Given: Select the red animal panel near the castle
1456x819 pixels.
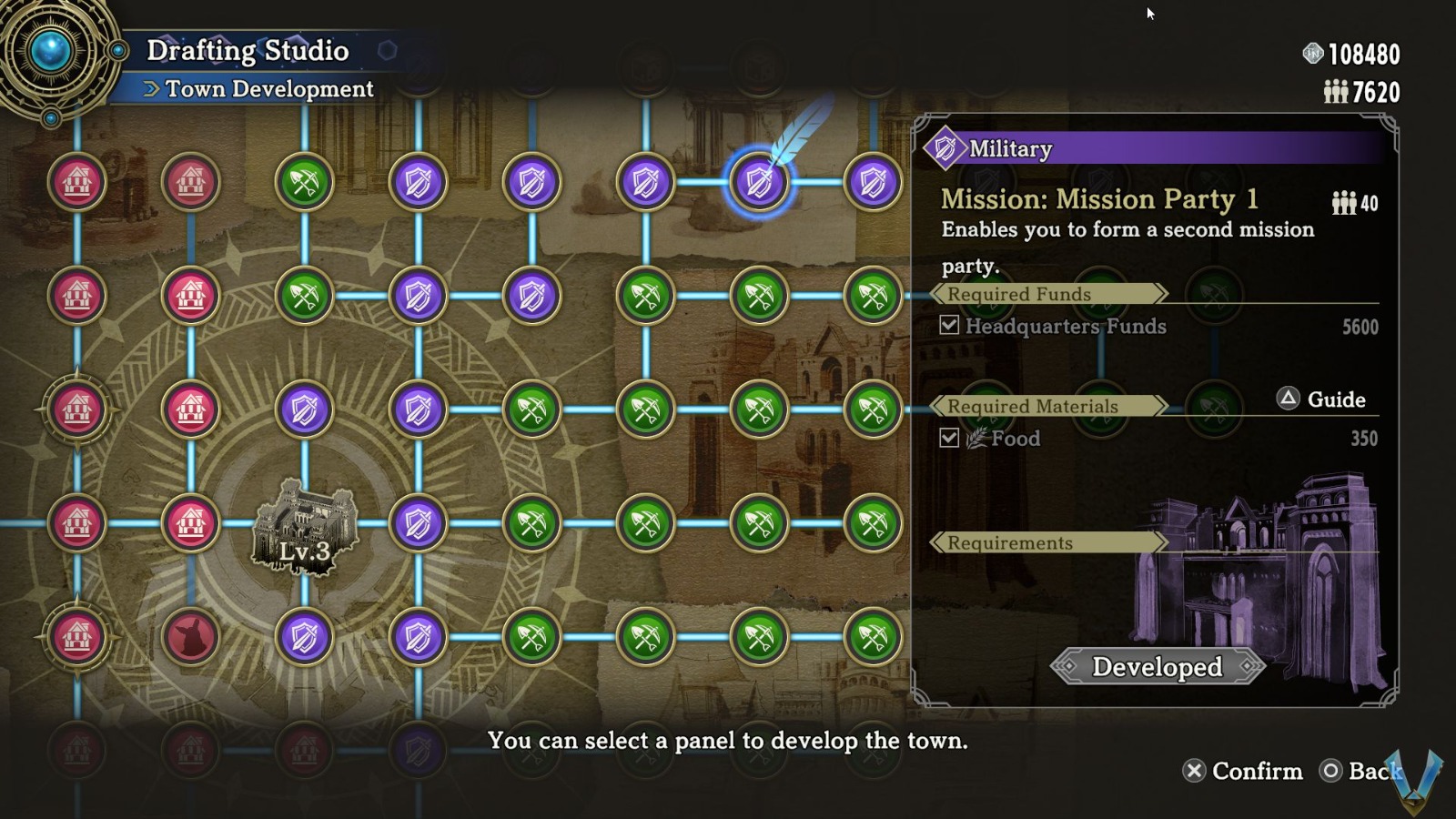Looking at the screenshot, I should [191, 637].
